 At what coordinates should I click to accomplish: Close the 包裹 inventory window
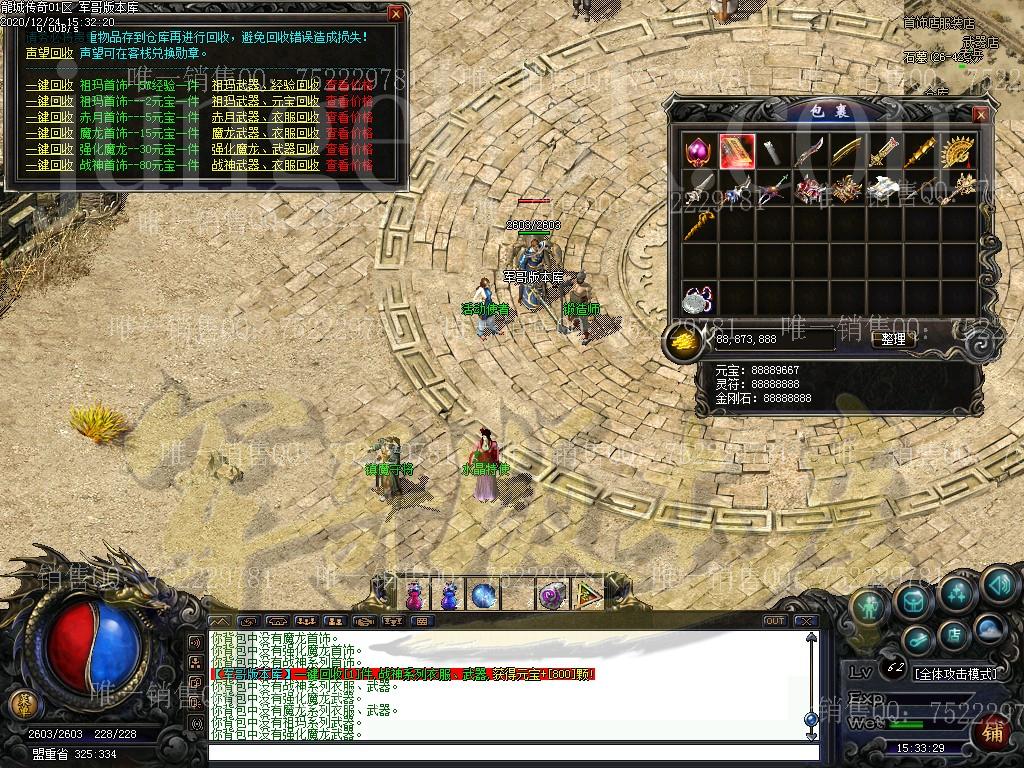click(980, 115)
